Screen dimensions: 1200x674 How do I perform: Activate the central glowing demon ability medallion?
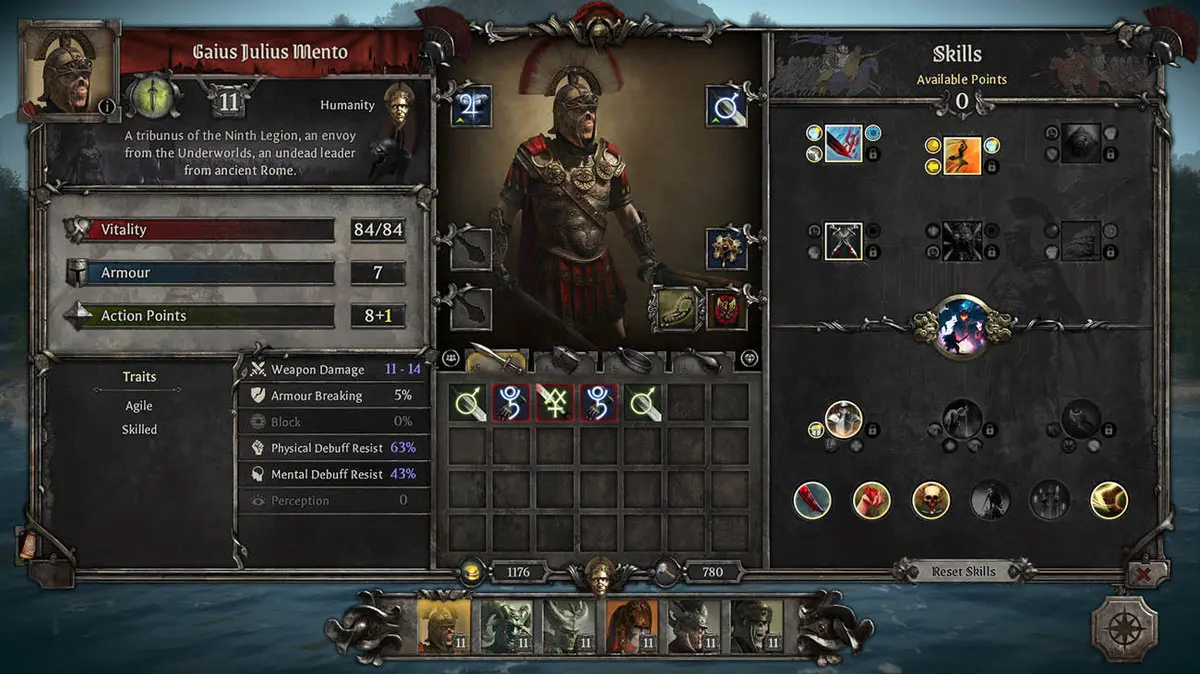(962, 326)
